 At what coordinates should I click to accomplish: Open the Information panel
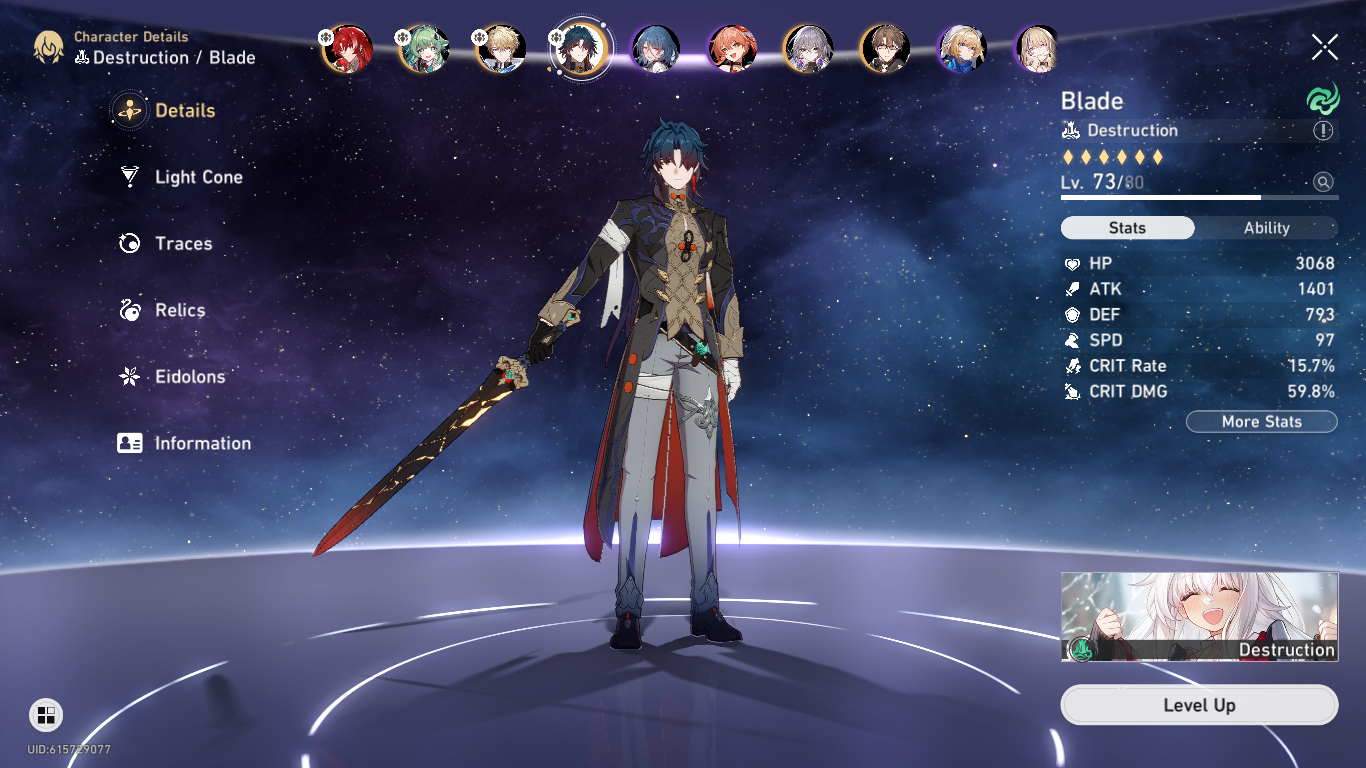coord(202,443)
